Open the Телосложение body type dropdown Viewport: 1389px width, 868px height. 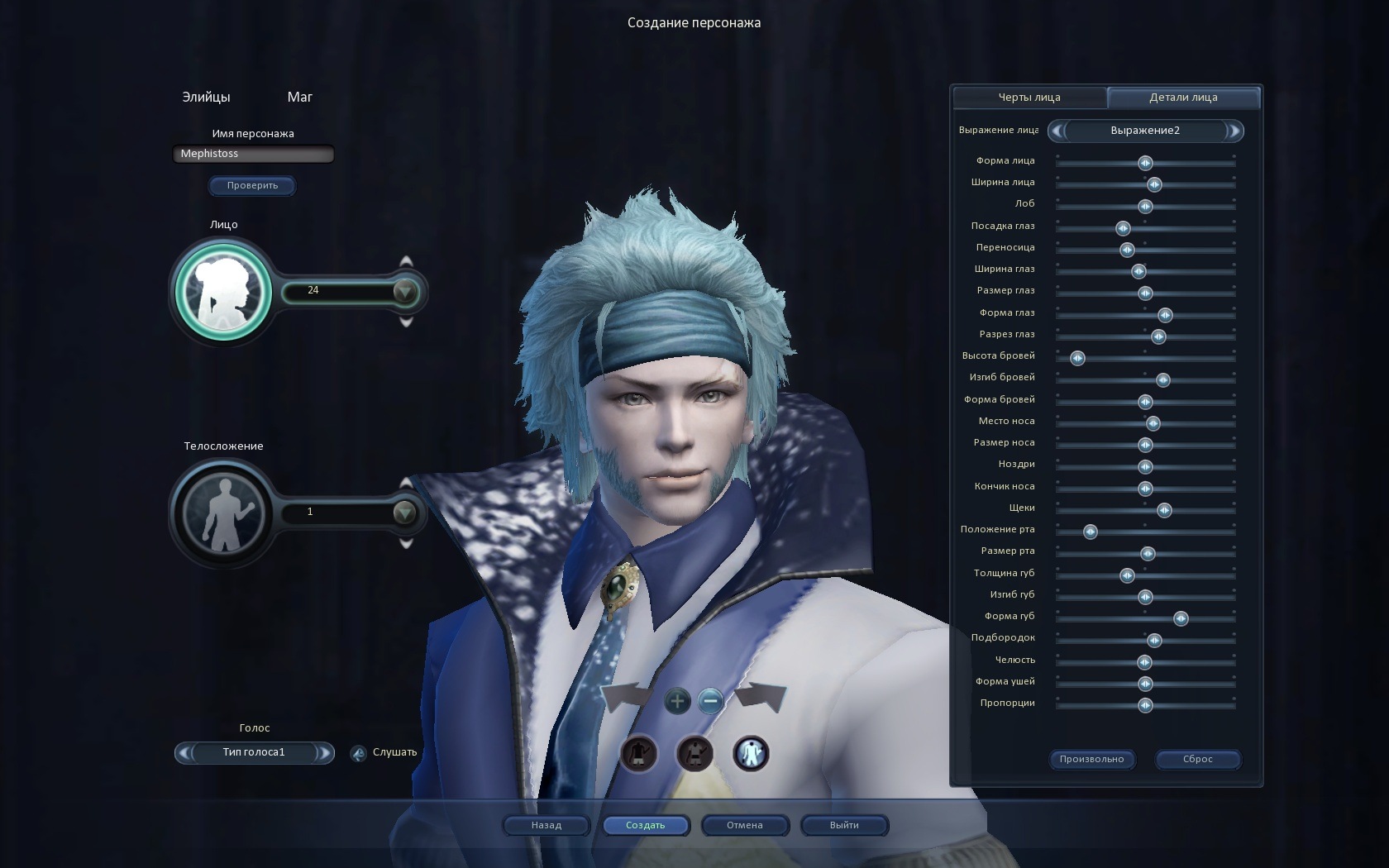[404, 513]
